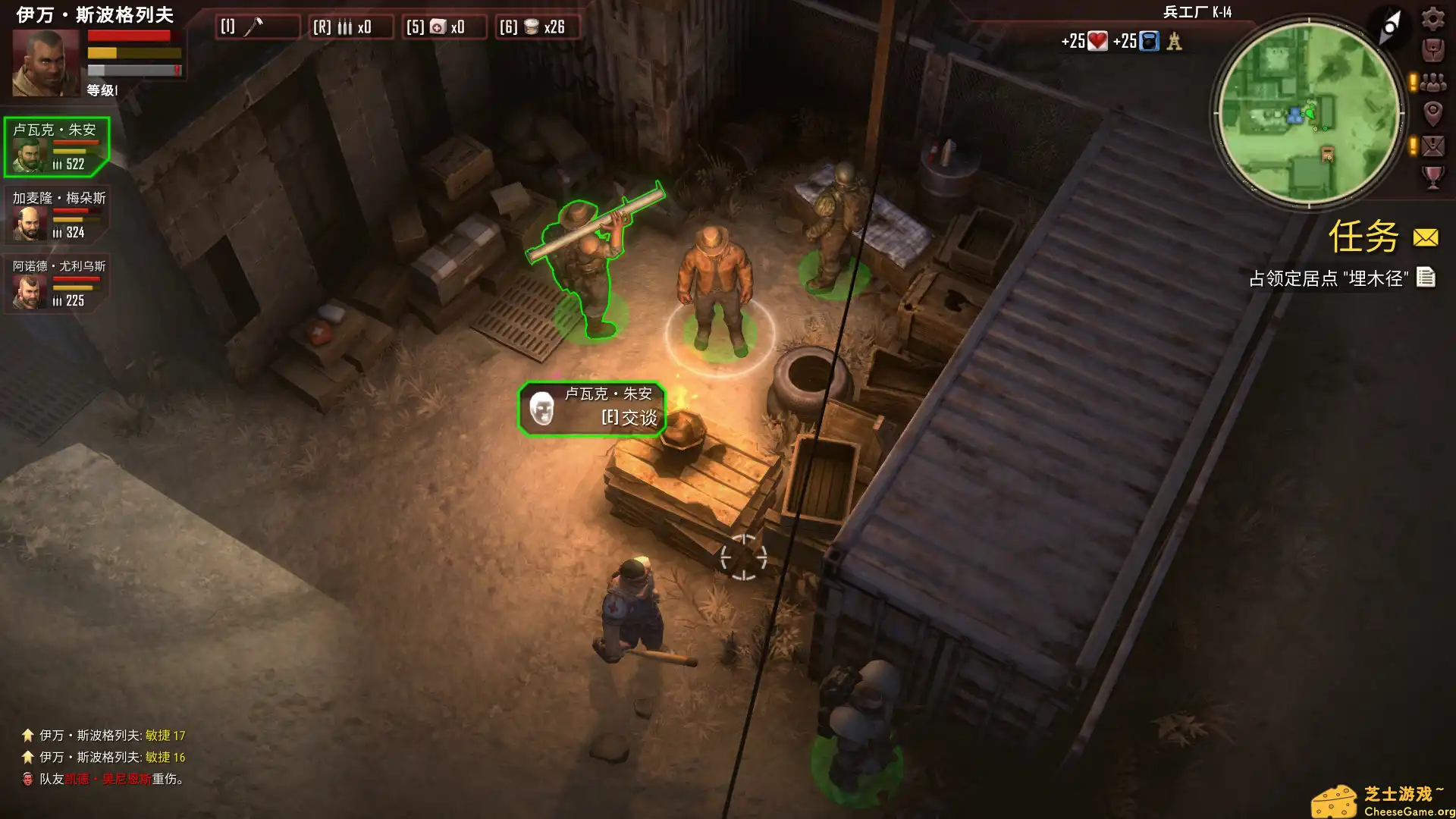1456x819 pixels.
Task: Open the unread messages envelope icon
Action: (1432, 146)
